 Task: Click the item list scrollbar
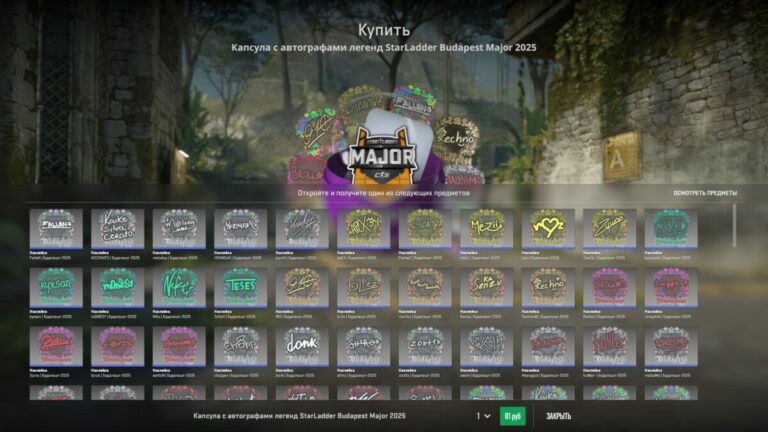[x=735, y=225]
